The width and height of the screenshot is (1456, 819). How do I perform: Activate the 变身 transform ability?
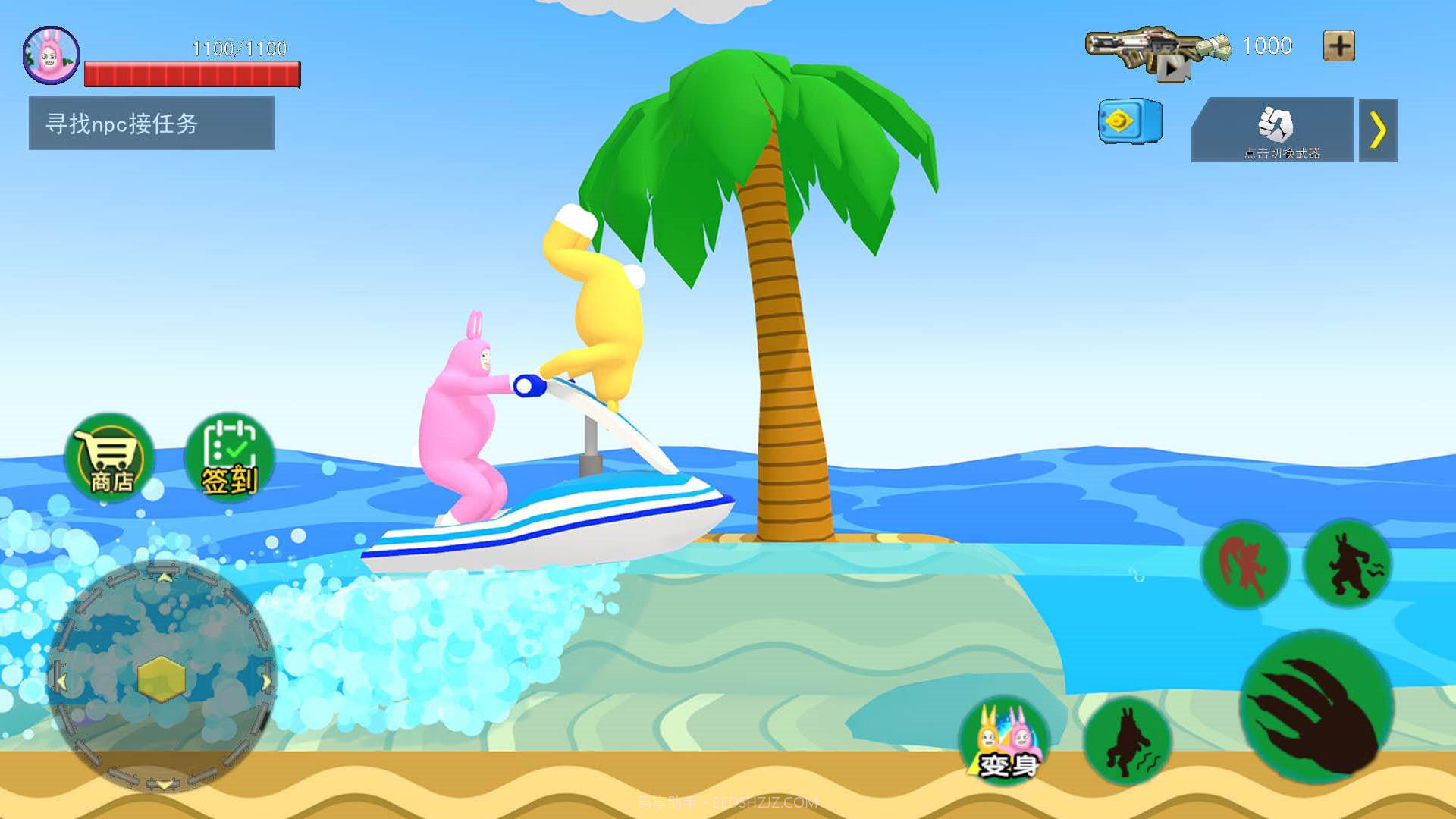1004,739
